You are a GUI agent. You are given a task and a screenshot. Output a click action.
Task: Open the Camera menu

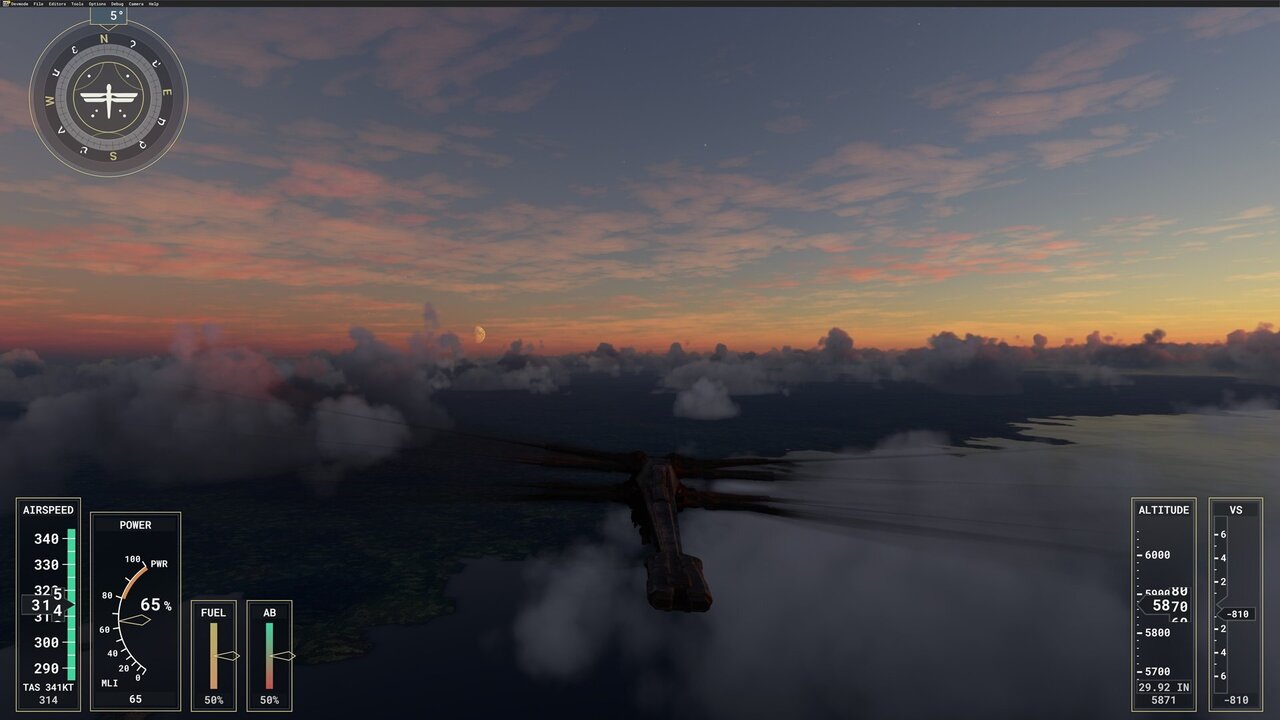136,4
